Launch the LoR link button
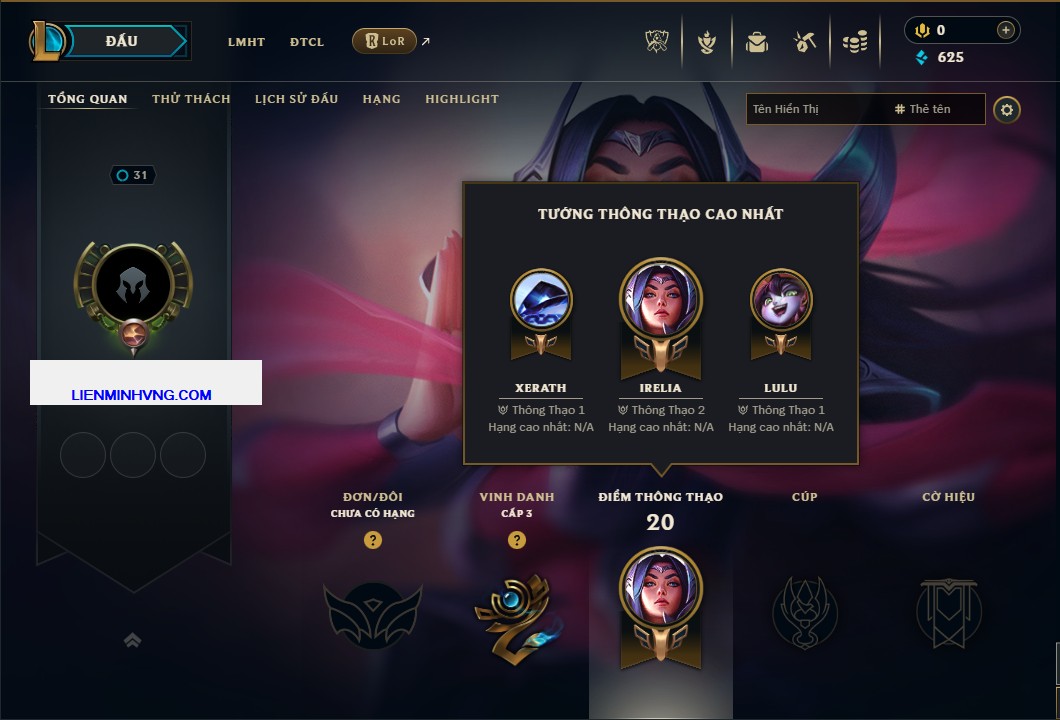 (385, 41)
